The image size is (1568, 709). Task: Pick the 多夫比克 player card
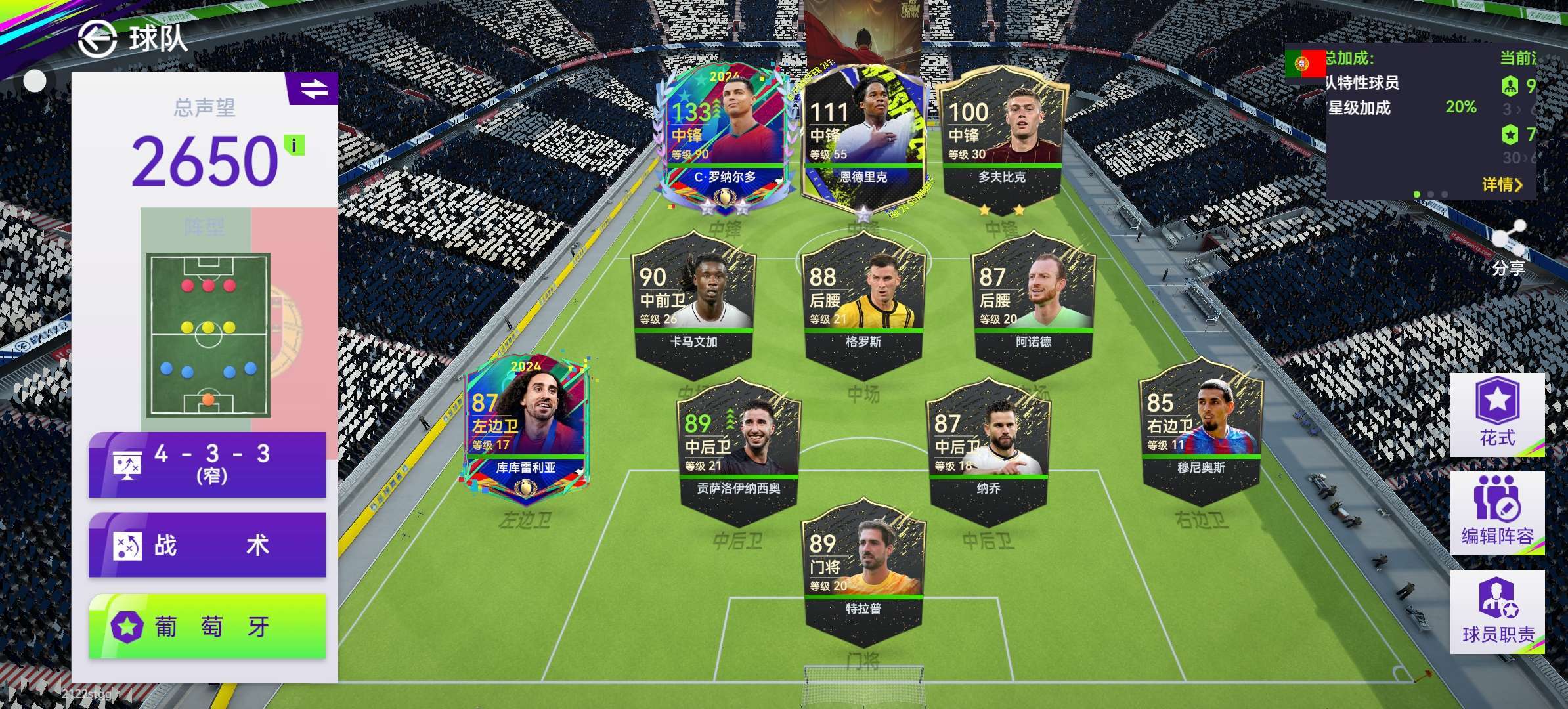click(1001, 140)
